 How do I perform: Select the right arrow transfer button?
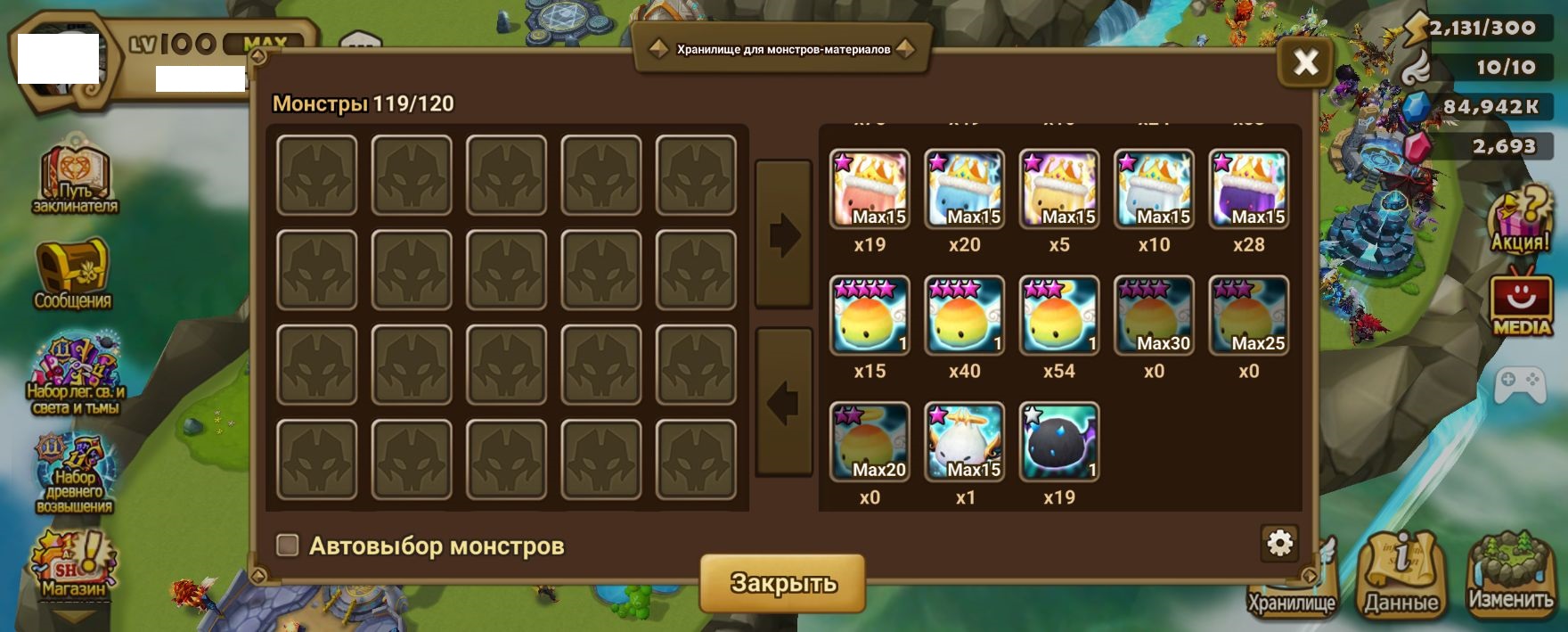click(783, 234)
